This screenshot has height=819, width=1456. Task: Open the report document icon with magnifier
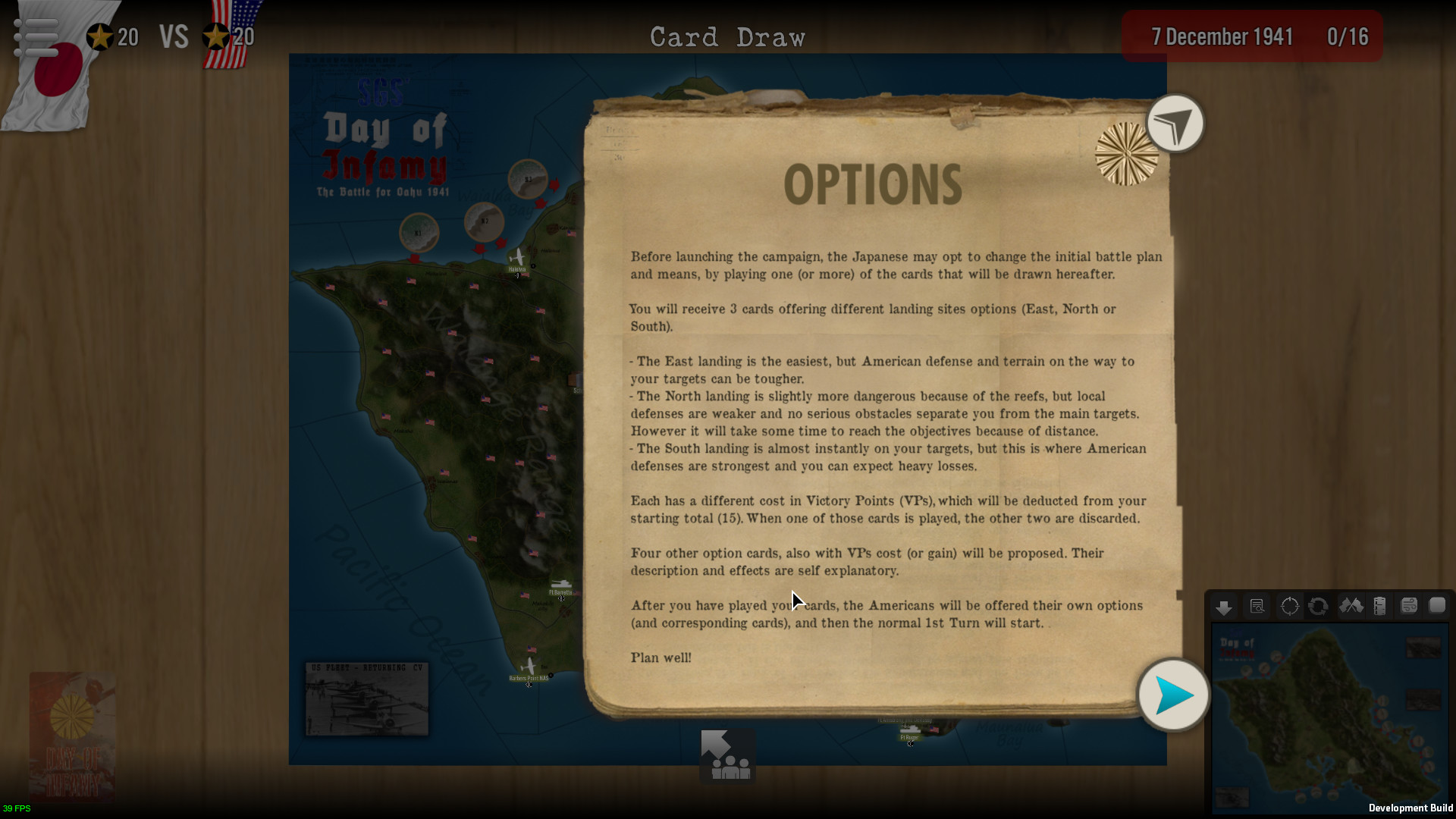pos(1257,607)
